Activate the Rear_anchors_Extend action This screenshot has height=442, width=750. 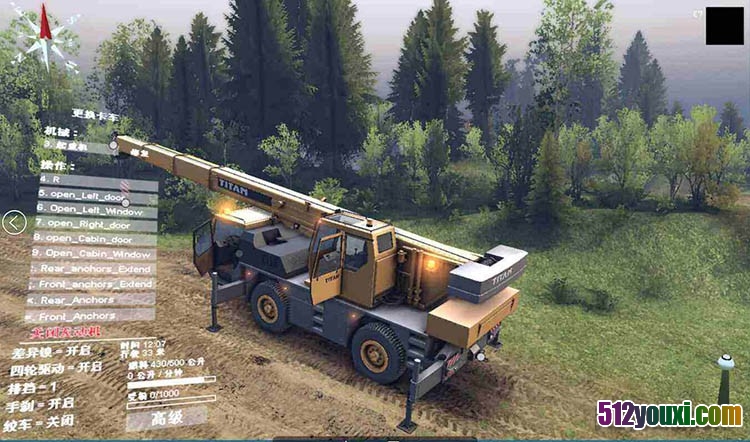tap(95, 268)
